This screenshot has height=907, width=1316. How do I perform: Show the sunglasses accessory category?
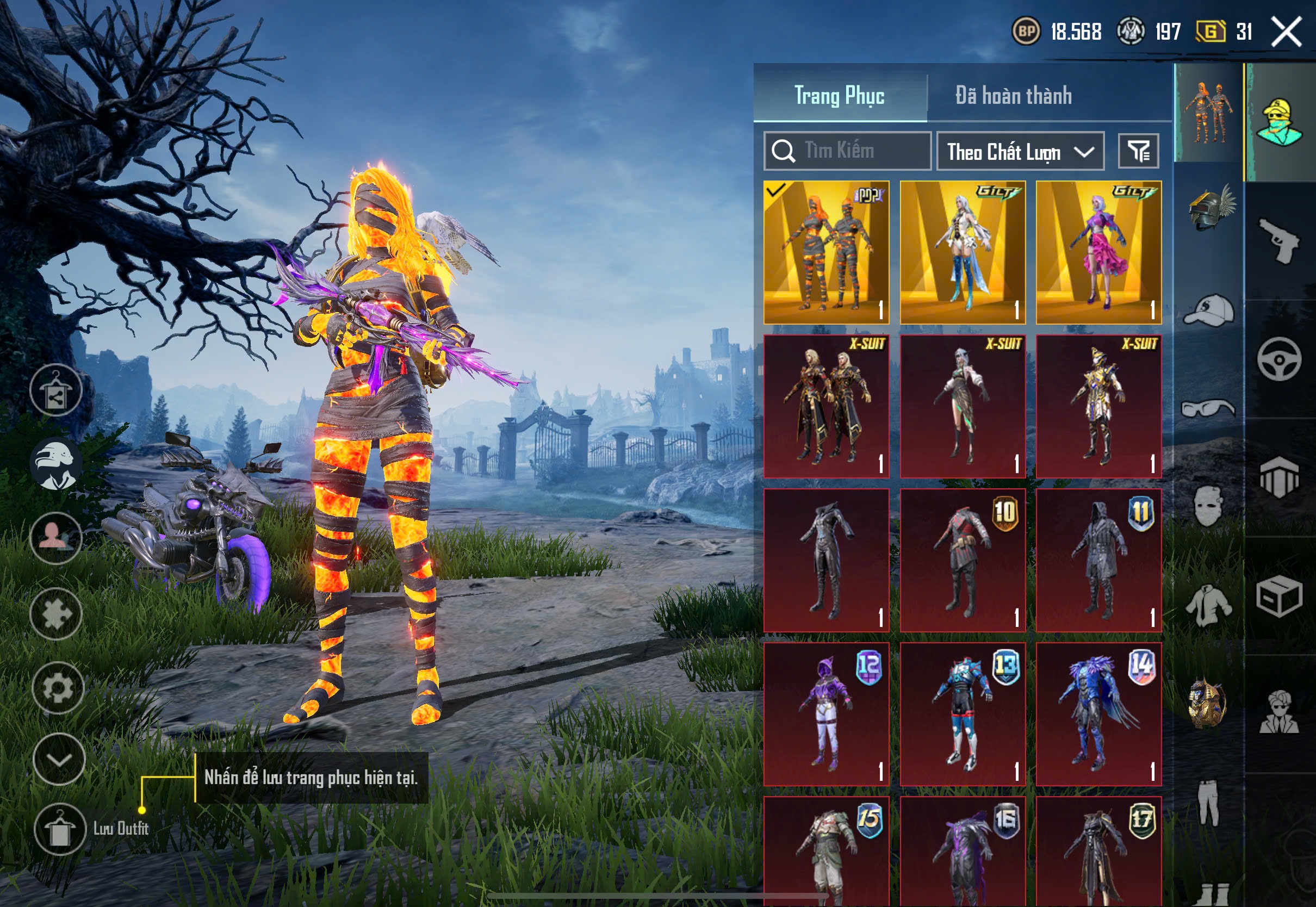tap(1208, 408)
